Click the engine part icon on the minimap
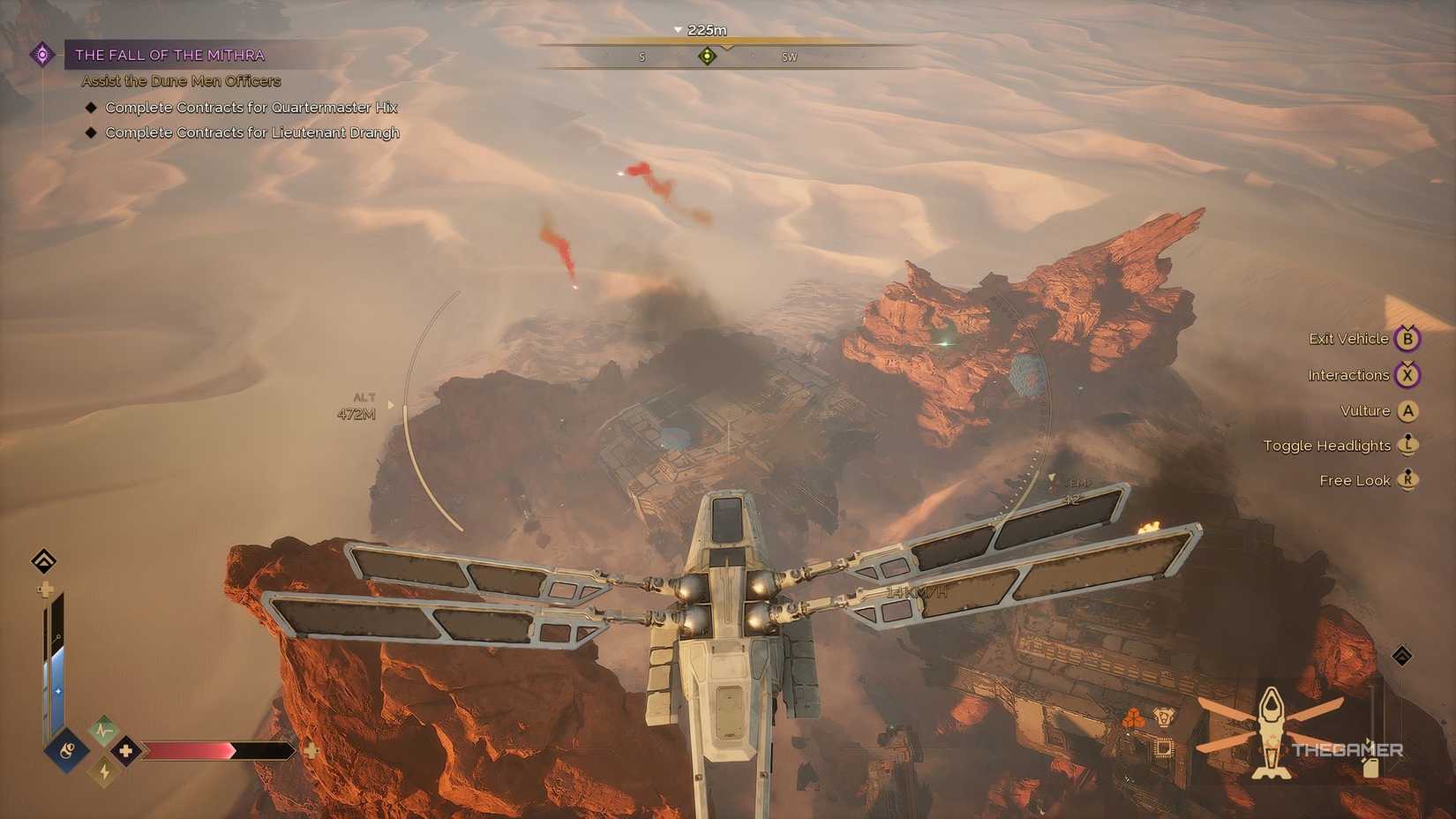Screen dimensions: 1456x819 coord(1164,717)
